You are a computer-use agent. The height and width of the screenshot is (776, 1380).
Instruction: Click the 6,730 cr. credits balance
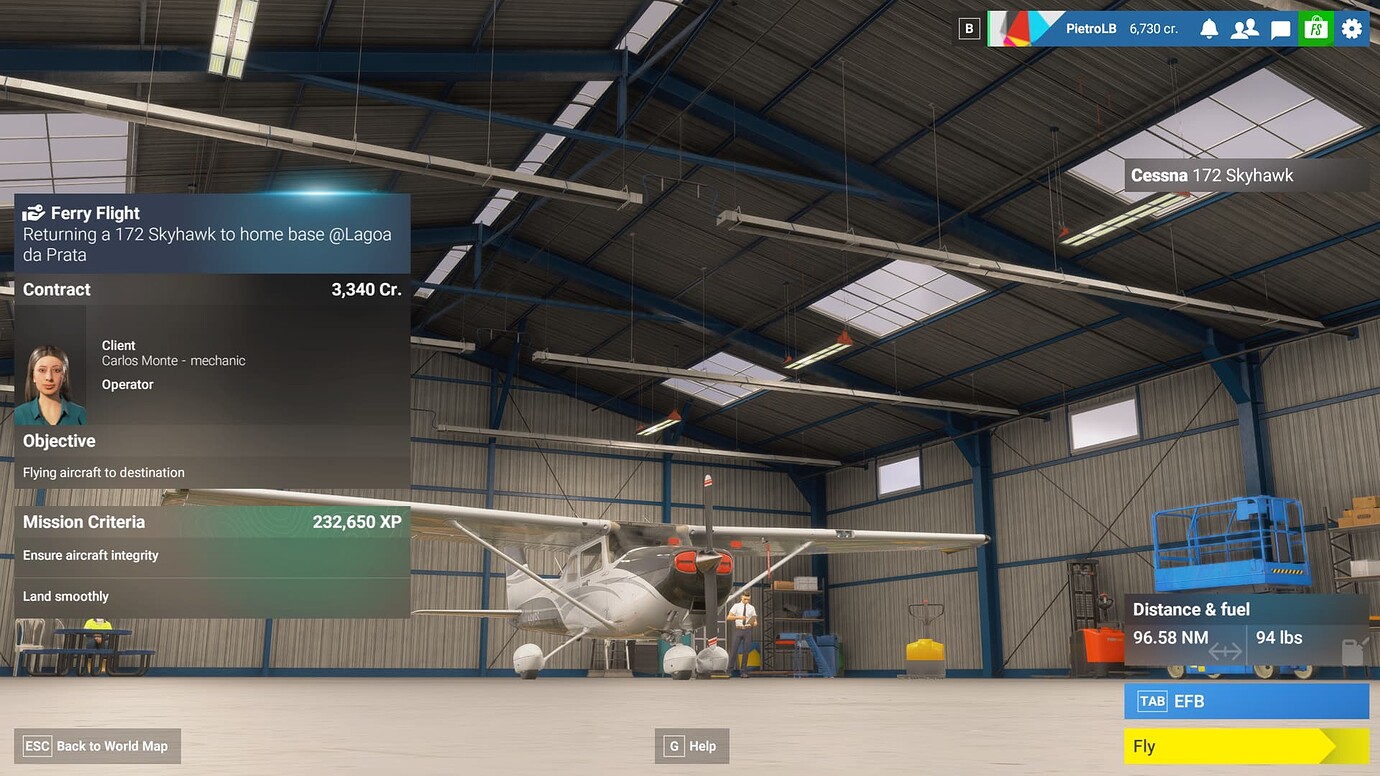1154,29
